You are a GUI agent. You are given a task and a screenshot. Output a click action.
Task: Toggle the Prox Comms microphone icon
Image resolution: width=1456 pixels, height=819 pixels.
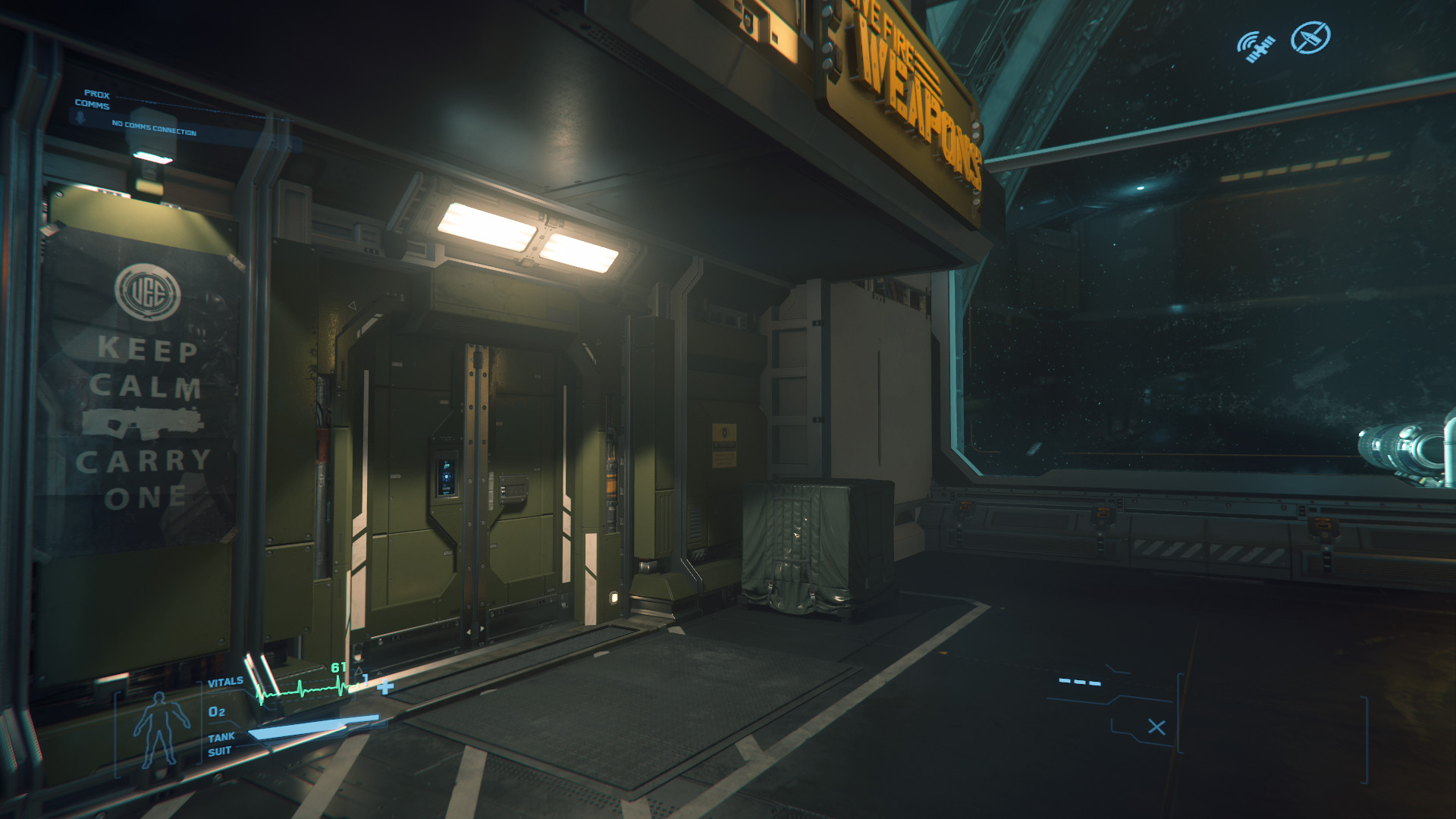pos(80,118)
